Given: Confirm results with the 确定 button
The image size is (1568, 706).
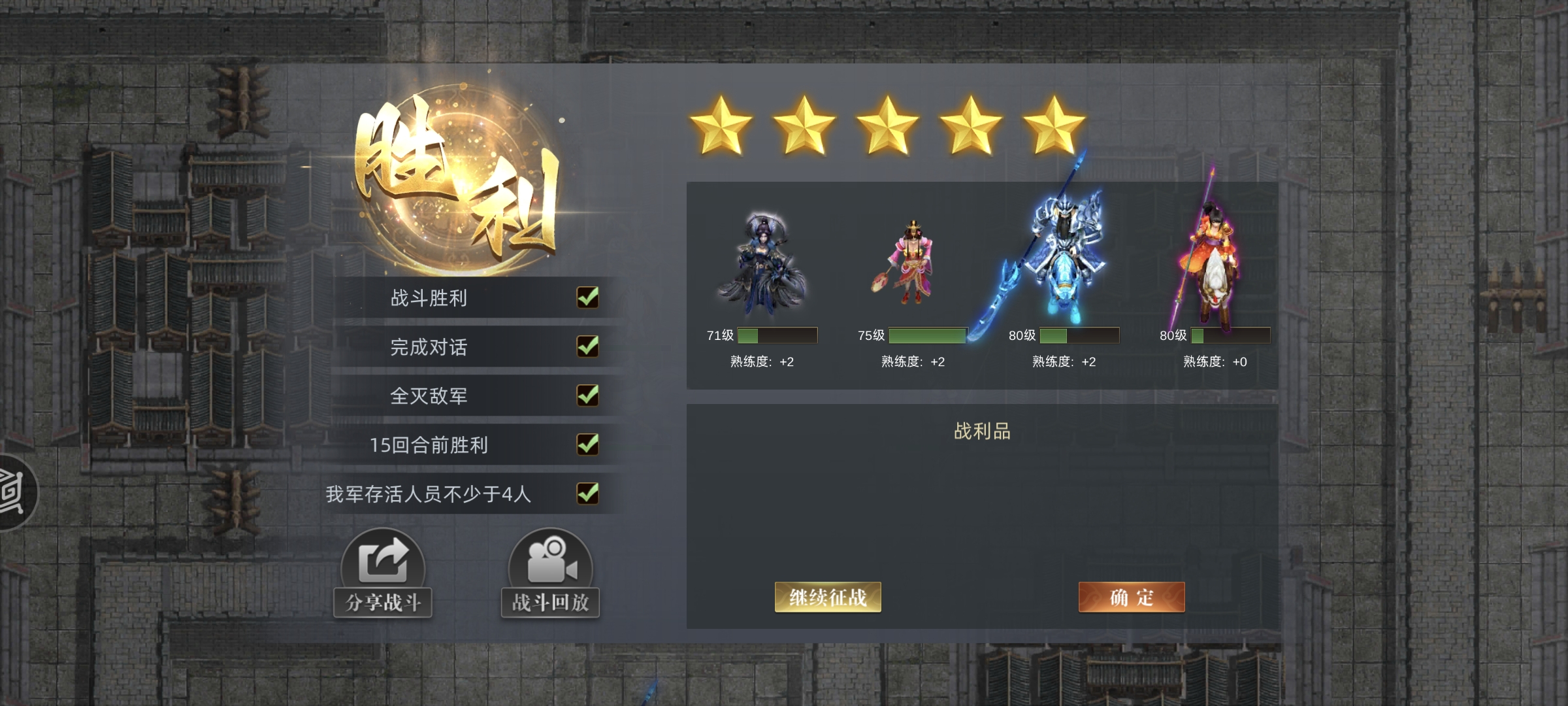Looking at the screenshot, I should [x=1131, y=596].
